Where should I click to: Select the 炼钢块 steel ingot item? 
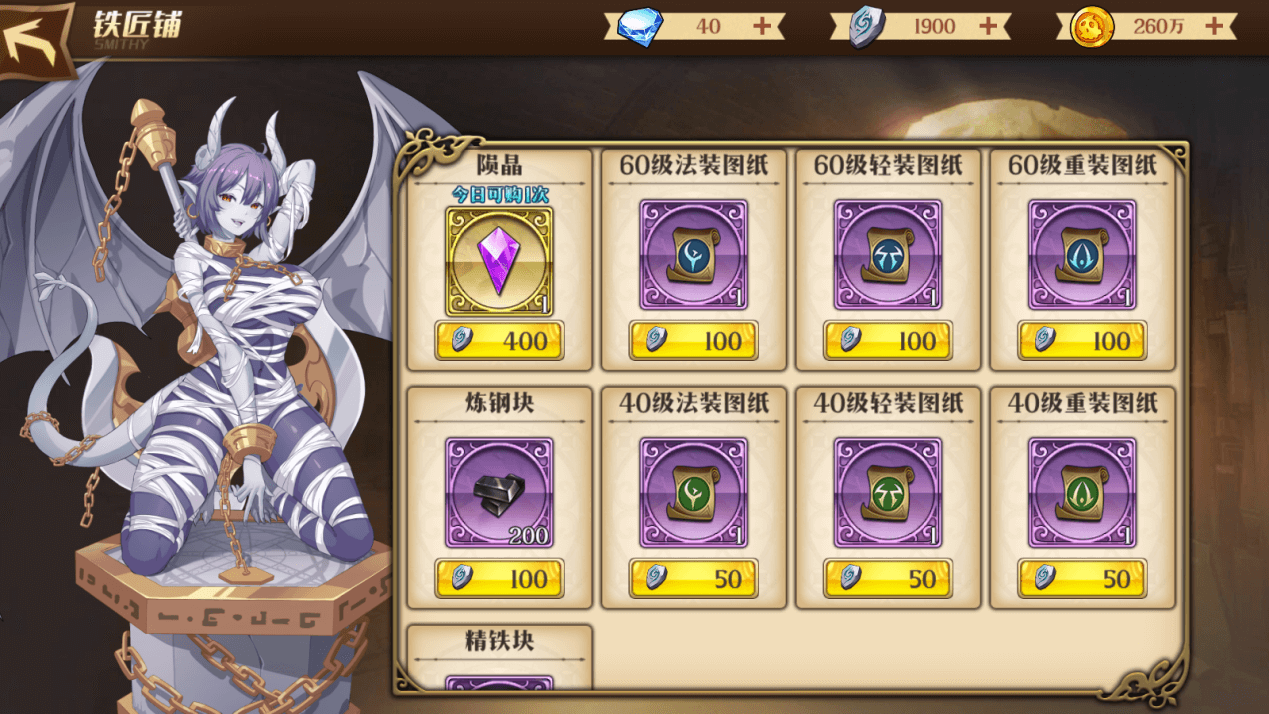pos(499,492)
